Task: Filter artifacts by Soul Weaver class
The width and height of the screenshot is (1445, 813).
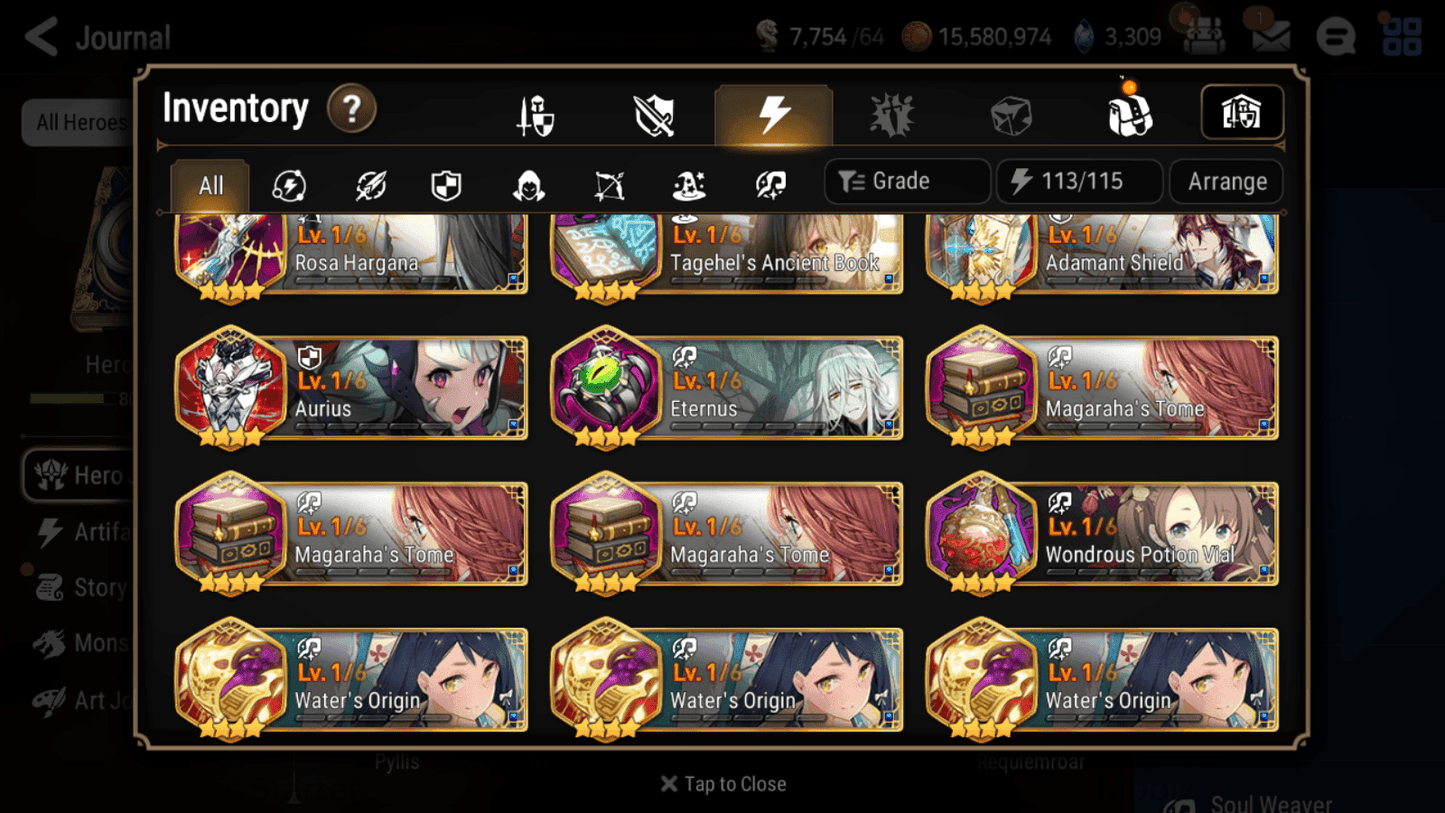Action: tap(768, 181)
